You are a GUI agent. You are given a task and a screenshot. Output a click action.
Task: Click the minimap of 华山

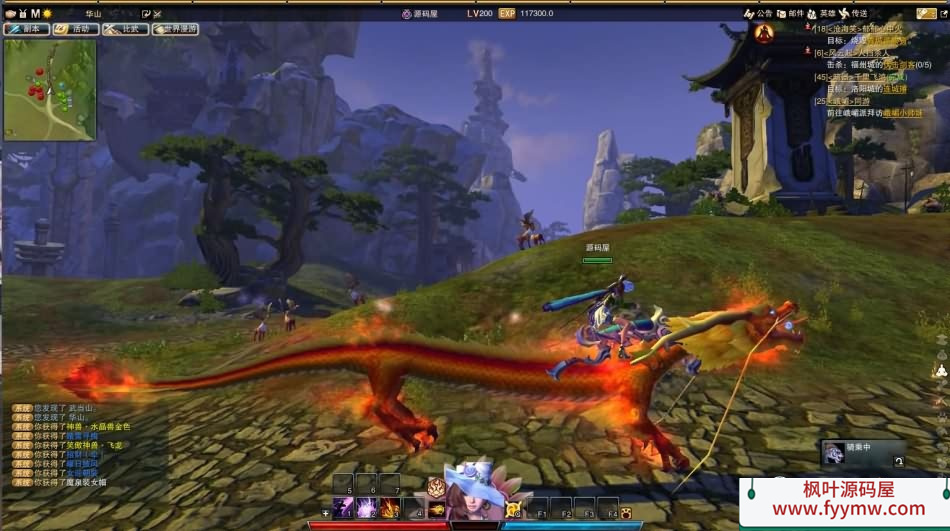pos(50,89)
